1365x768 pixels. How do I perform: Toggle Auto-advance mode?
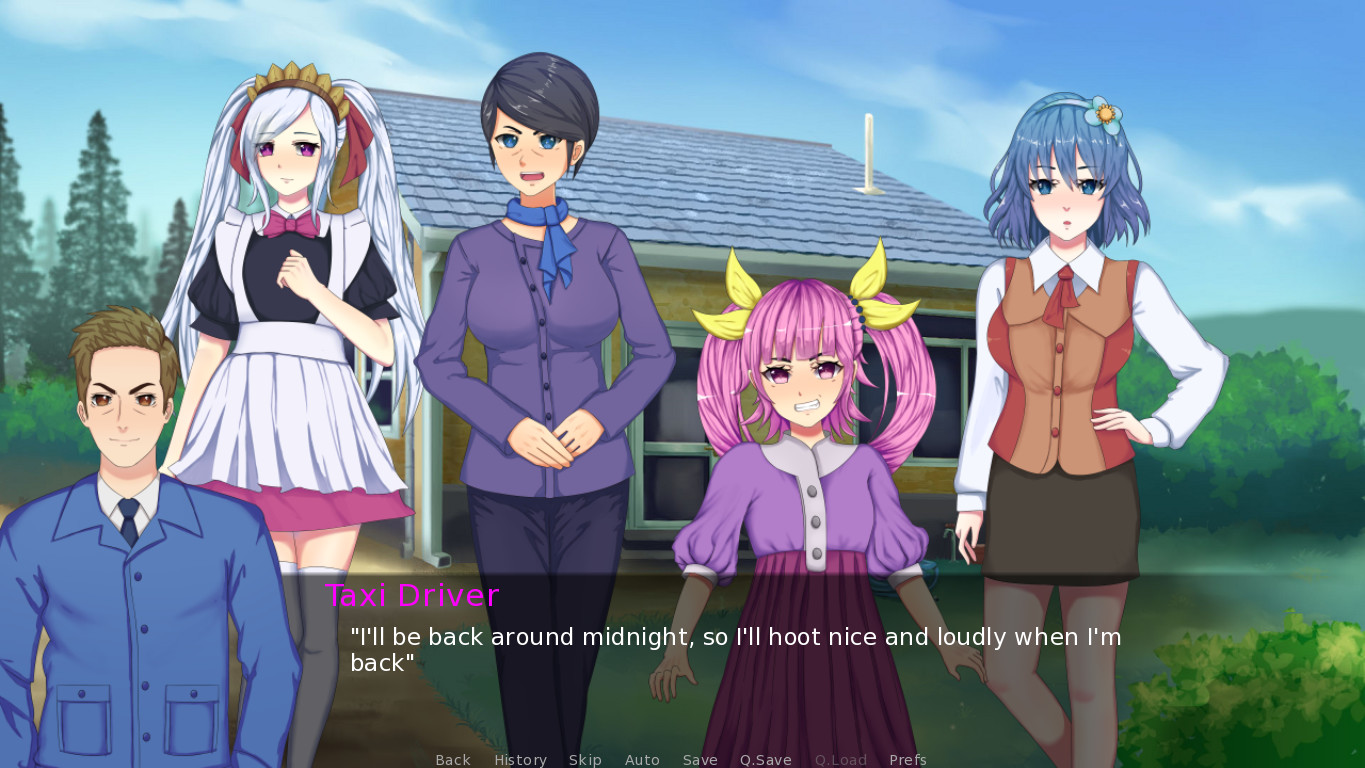(642, 760)
